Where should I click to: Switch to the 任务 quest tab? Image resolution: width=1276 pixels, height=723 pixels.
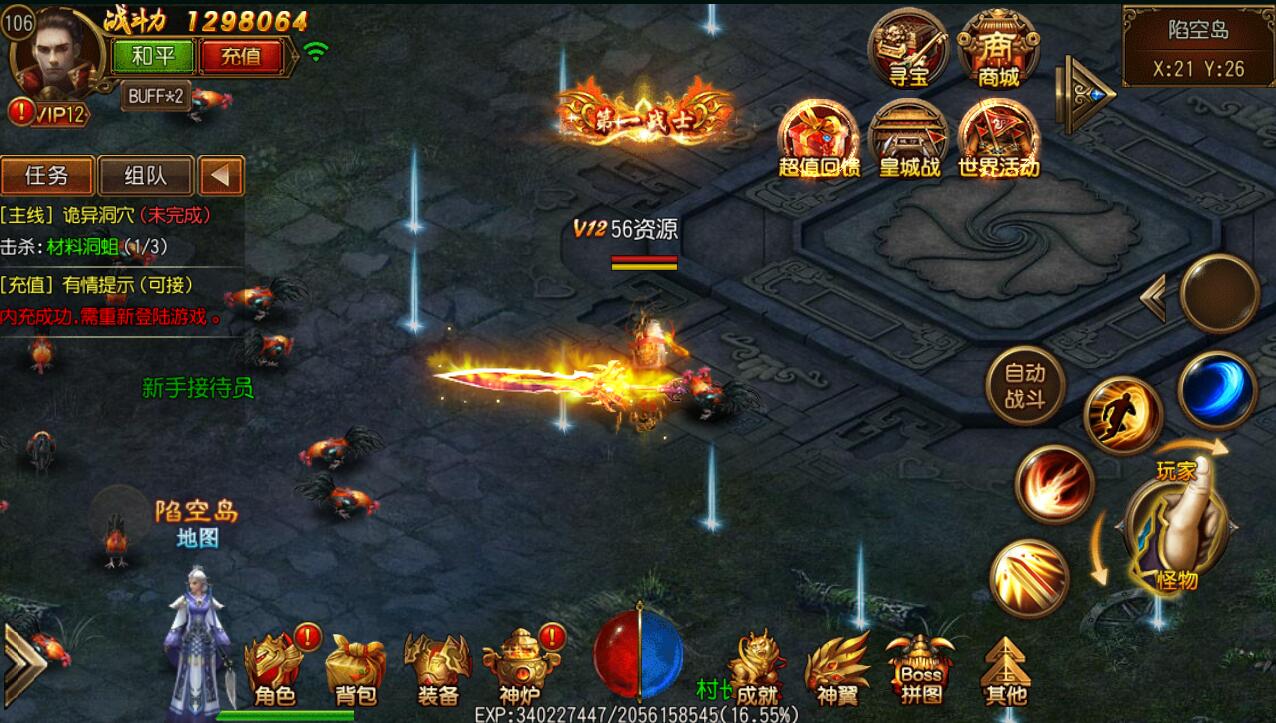tap(47, 176)
